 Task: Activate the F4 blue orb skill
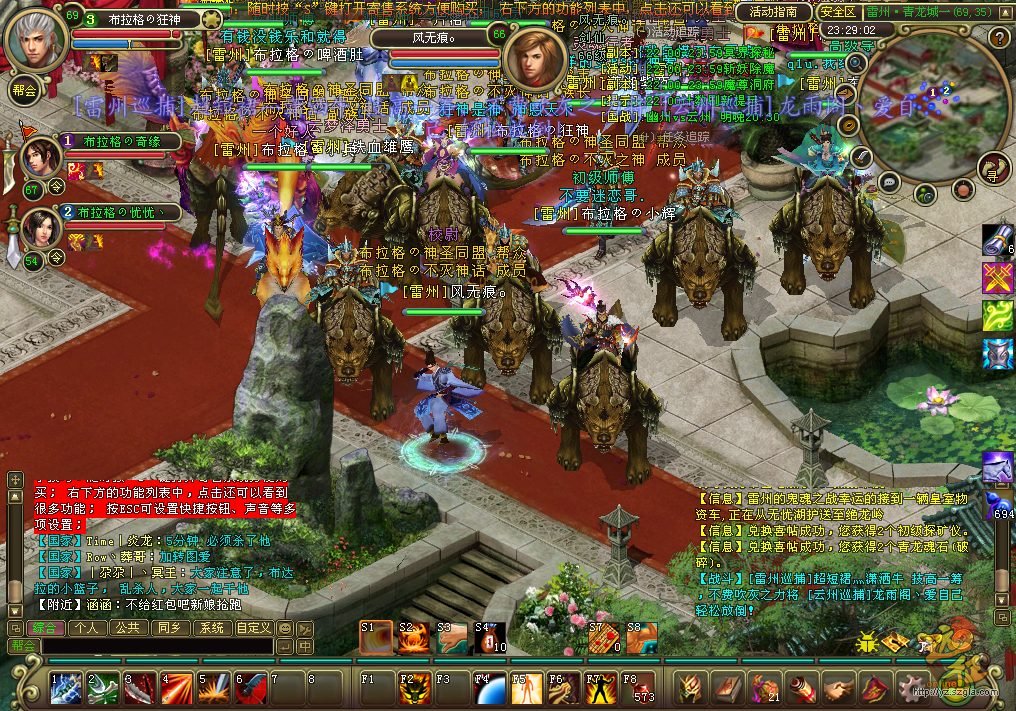coord(488,688)
